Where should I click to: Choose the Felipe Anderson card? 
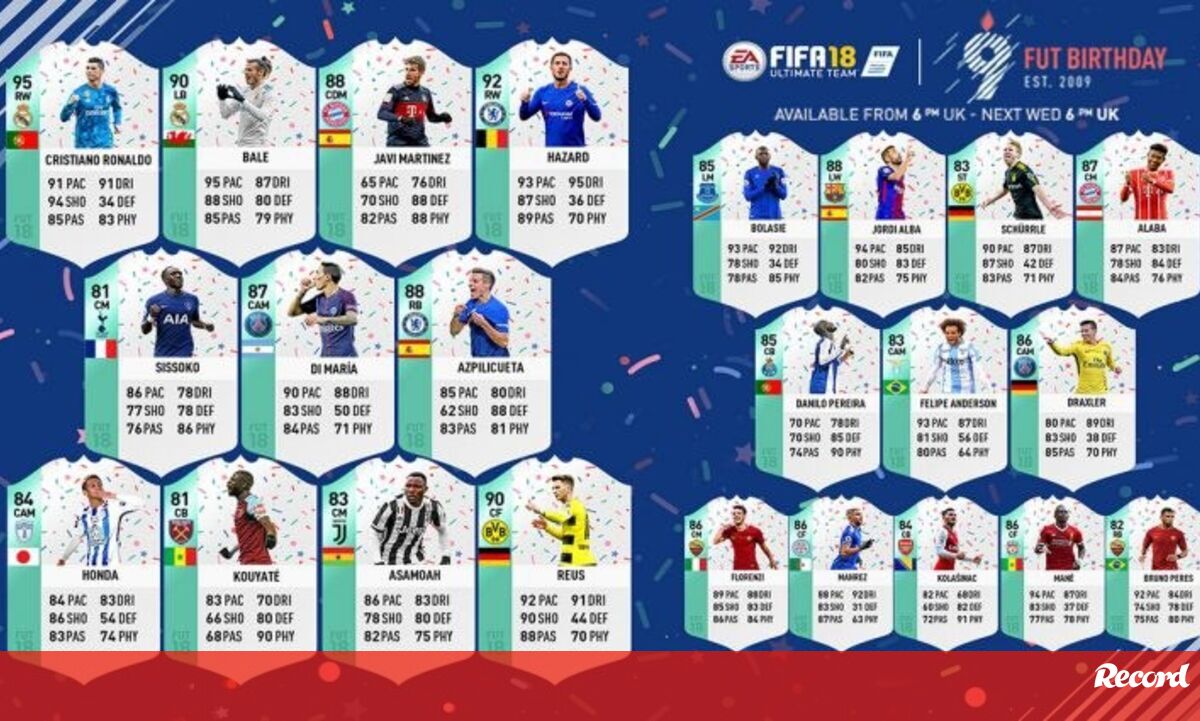pos(945,395)
